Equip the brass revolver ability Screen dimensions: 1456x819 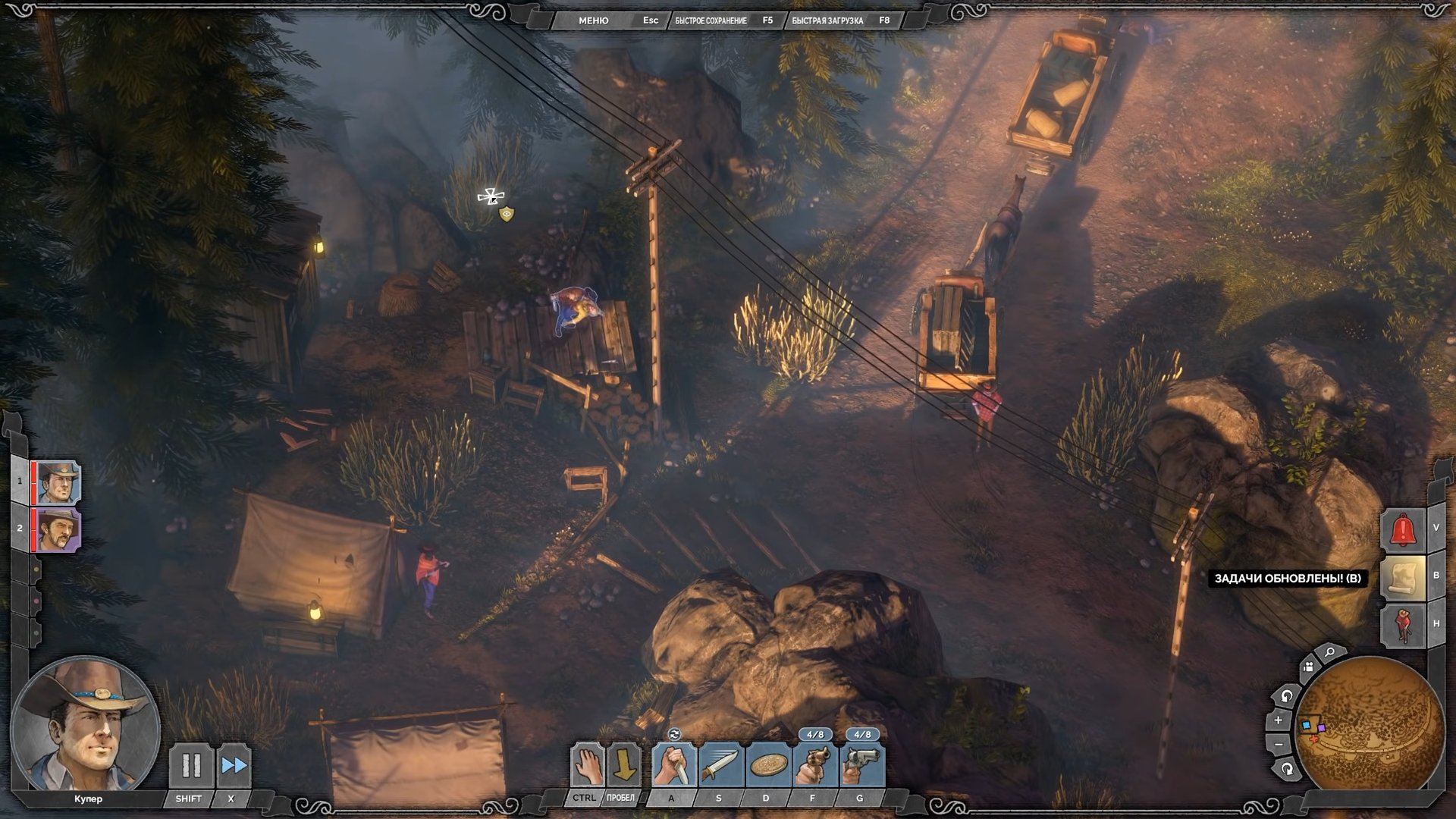(x=814, y=765)
